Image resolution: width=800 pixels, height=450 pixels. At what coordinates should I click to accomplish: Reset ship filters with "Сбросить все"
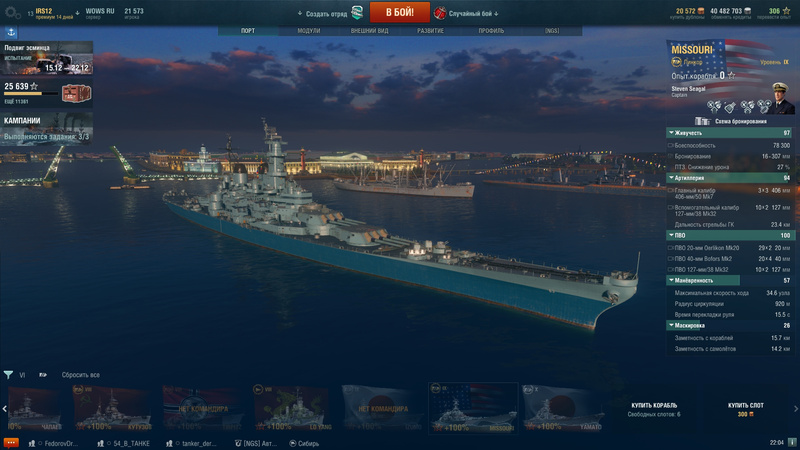point(81,375)
